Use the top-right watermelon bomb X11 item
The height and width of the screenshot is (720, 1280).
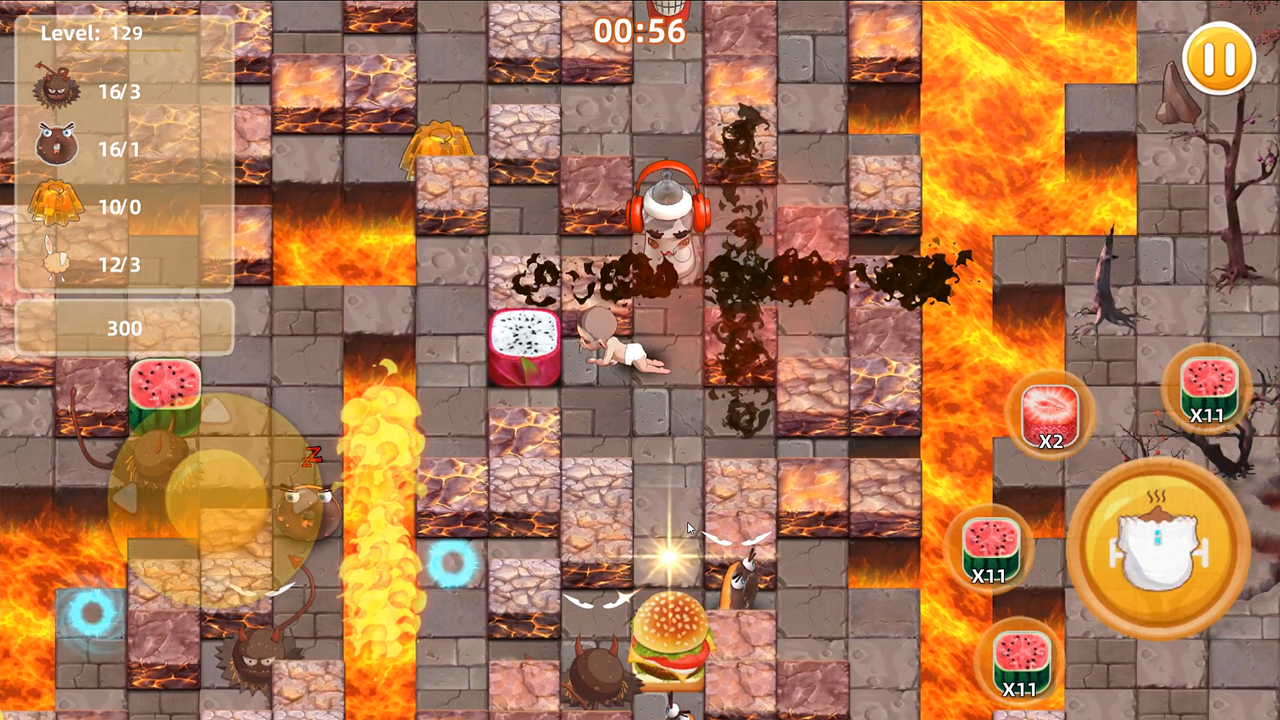click(1206, 390)
